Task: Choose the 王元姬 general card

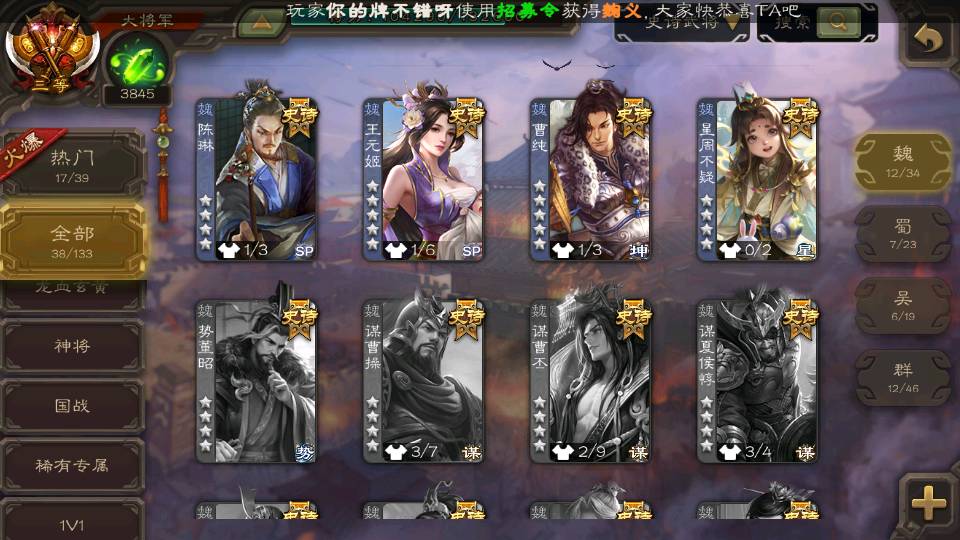Action: 423,178
